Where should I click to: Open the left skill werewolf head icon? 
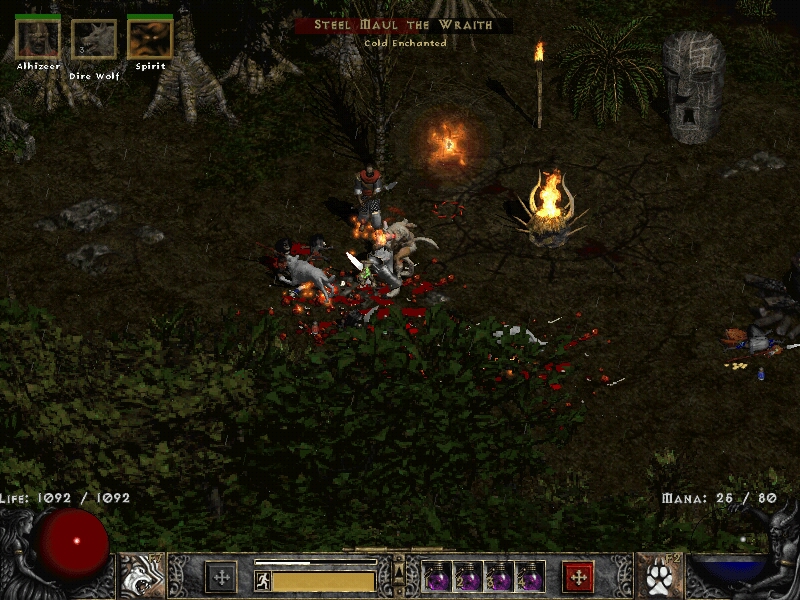[142, 576]
